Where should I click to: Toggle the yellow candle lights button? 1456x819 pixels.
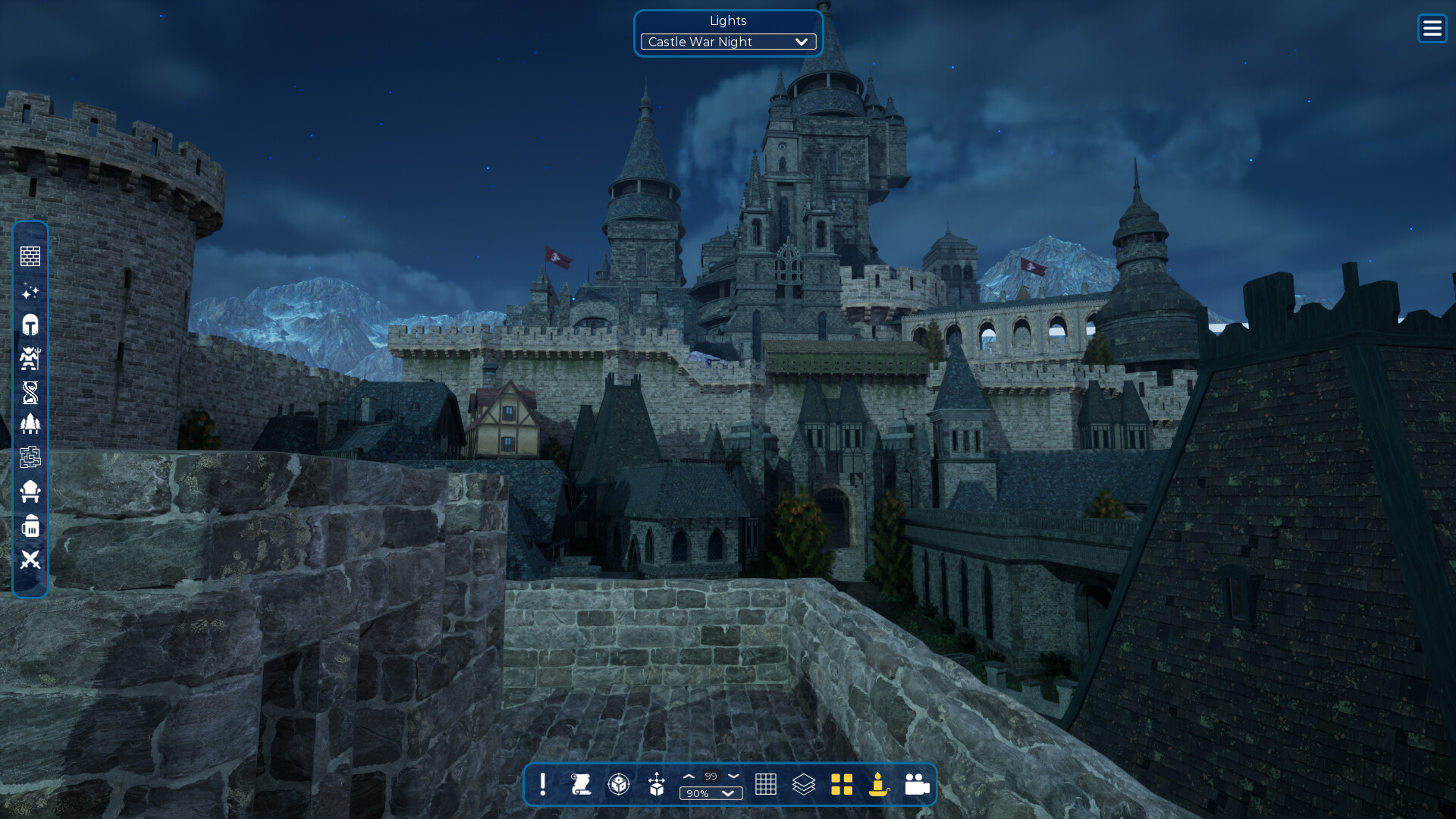(879, 784)
